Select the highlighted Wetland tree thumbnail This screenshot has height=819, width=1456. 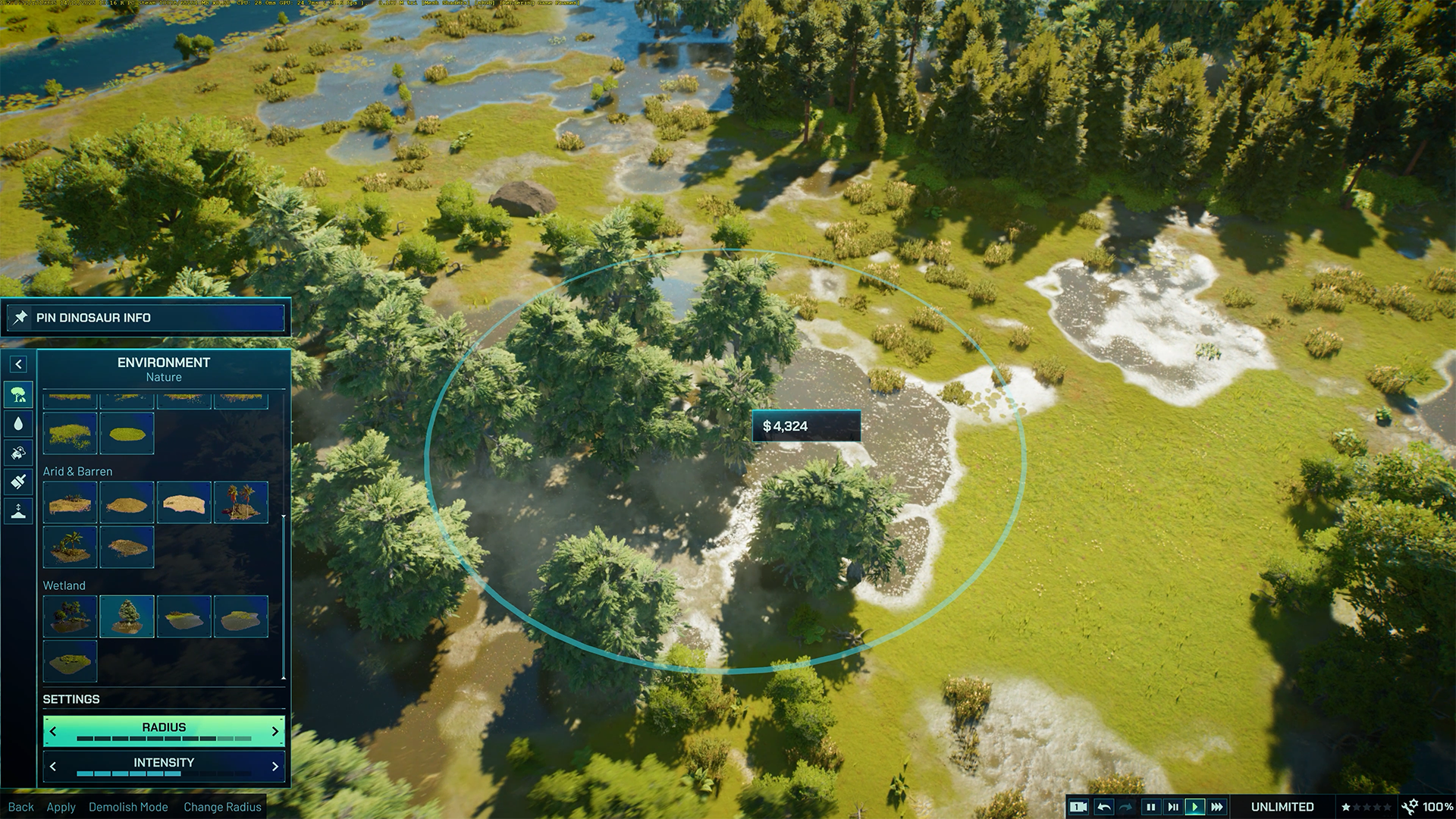click(x=127, y=616)
